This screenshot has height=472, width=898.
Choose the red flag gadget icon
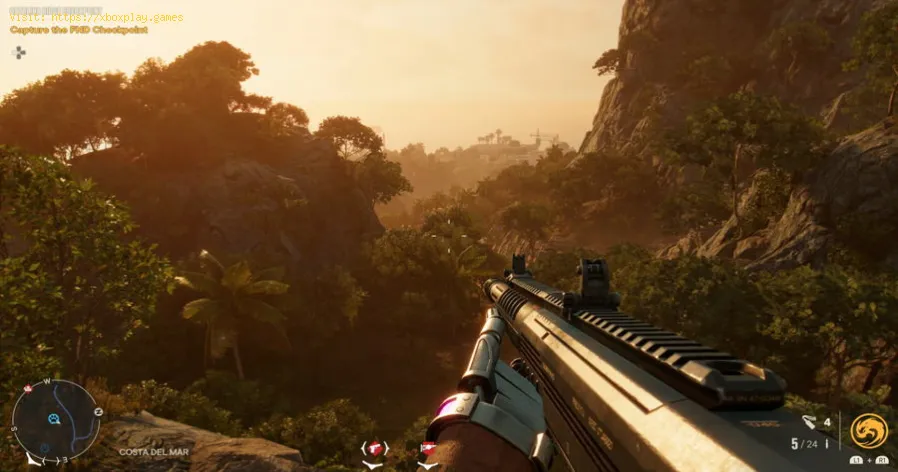point(428,449)
